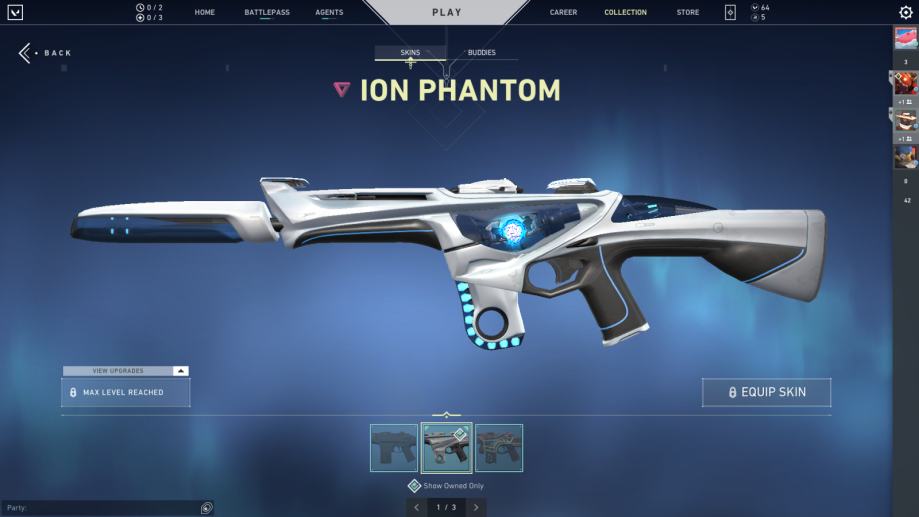This screenshot has height=517, width=919.
Task: Open the Agents menu
Action: tap(329, 13)
